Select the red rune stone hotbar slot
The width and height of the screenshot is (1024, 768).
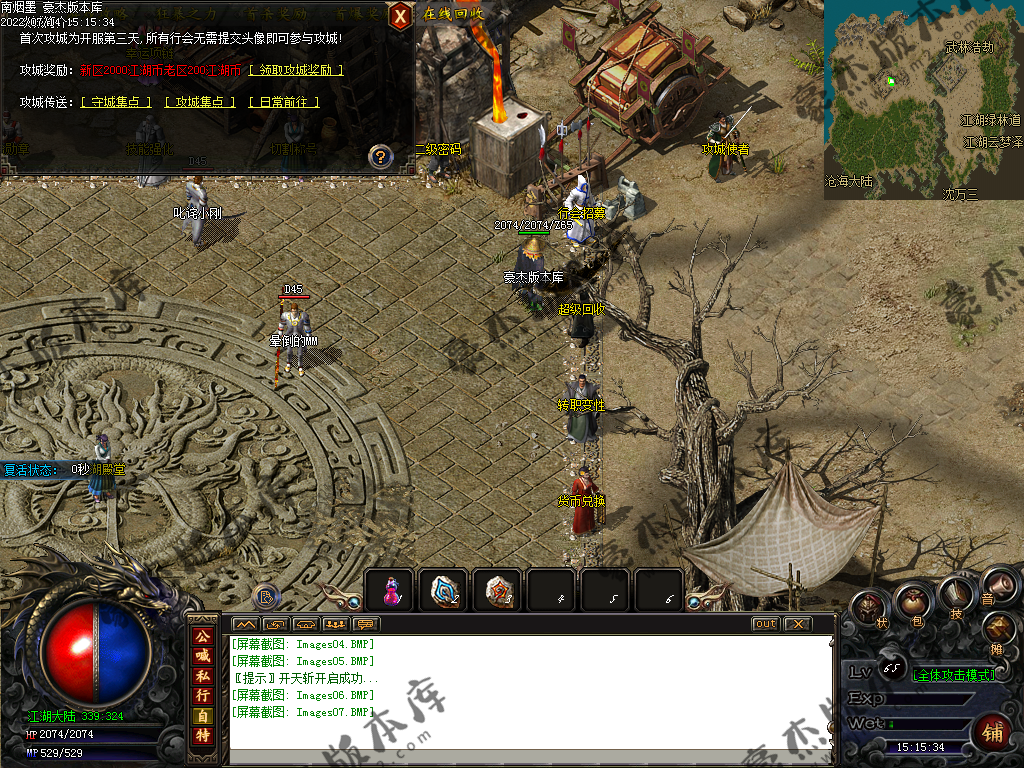pyautogui.click(x=499, y=591)
